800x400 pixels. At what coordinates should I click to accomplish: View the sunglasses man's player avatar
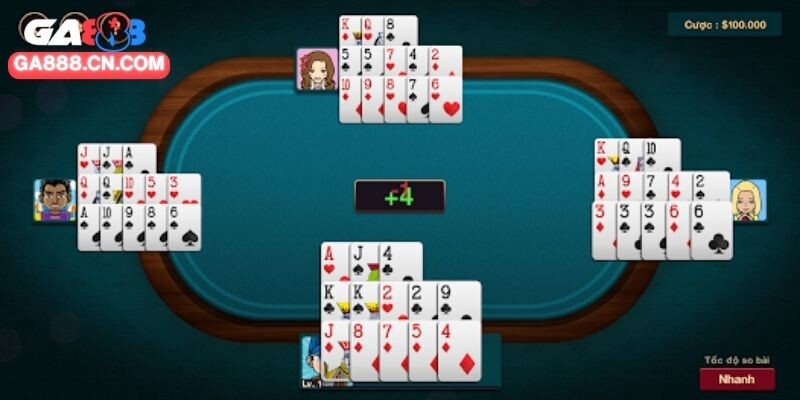(x=55, y=200)
